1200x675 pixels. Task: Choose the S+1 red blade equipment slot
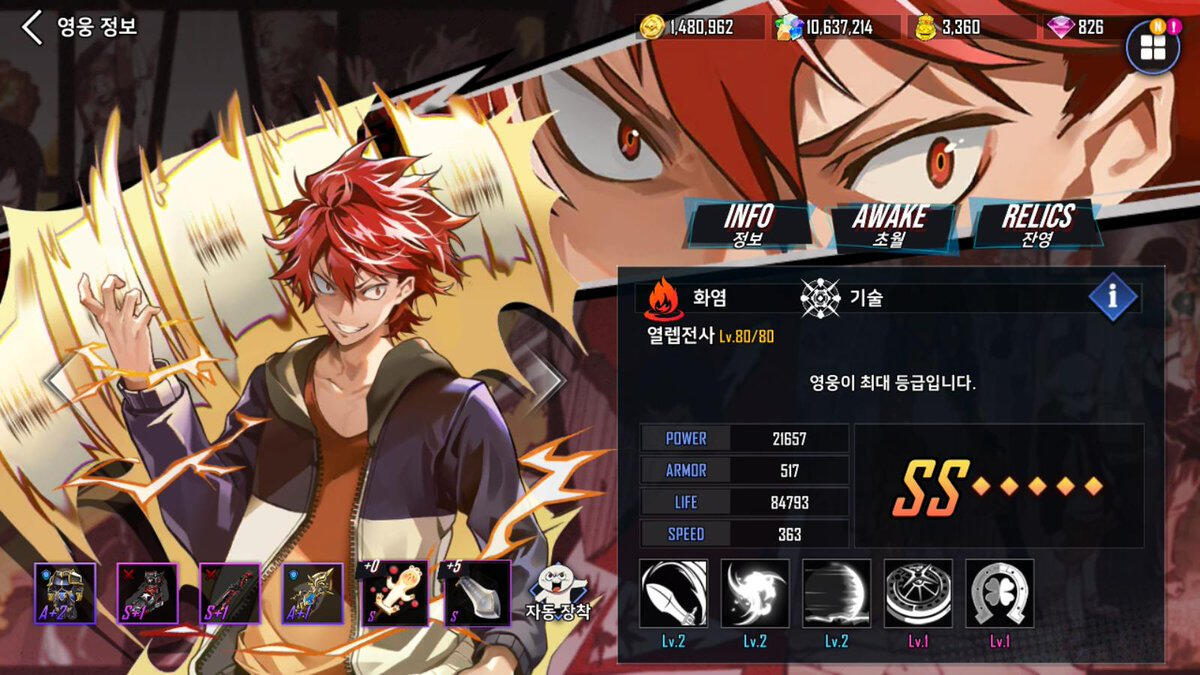coord(230,593)
